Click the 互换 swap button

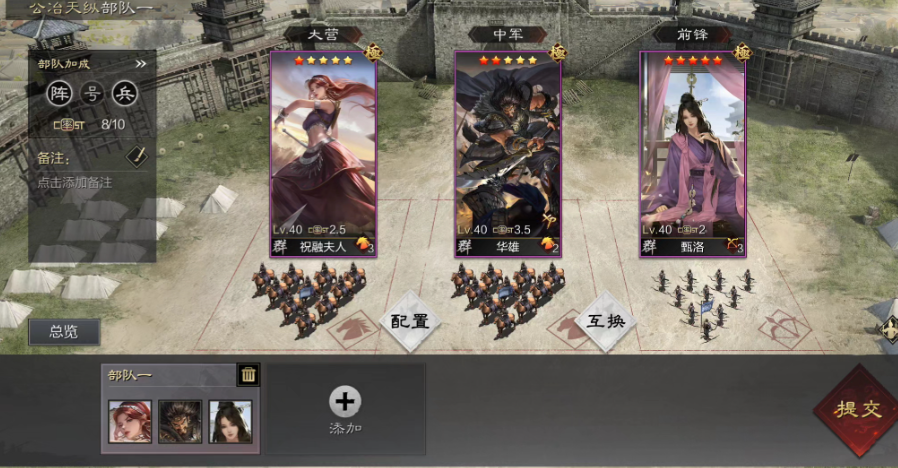tap(606, 321)
